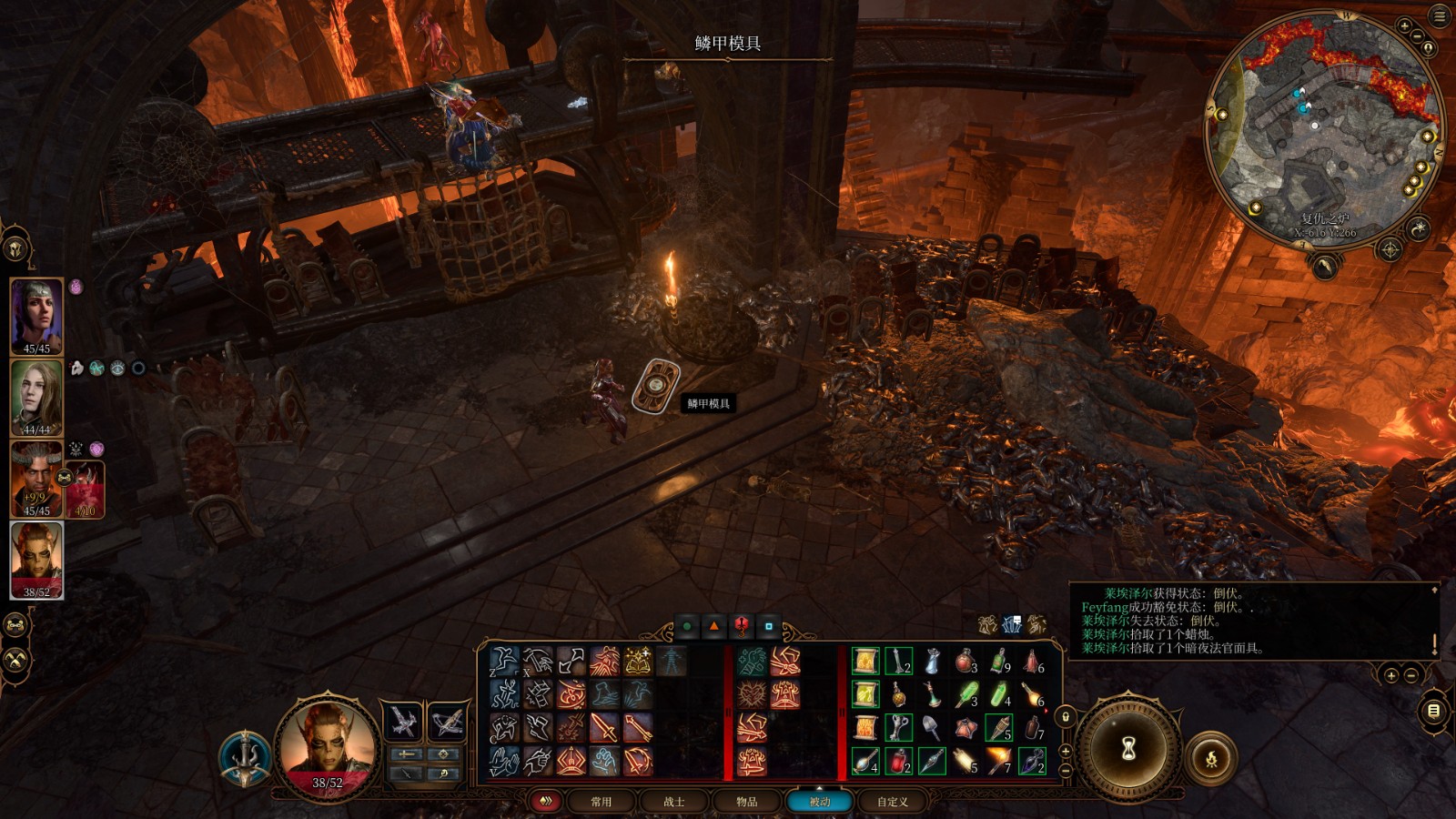This screenshot has width=1456, height=819.
Task: Select the melee weapon set slot
Action: pyautogui.click(x=403, y=722)
